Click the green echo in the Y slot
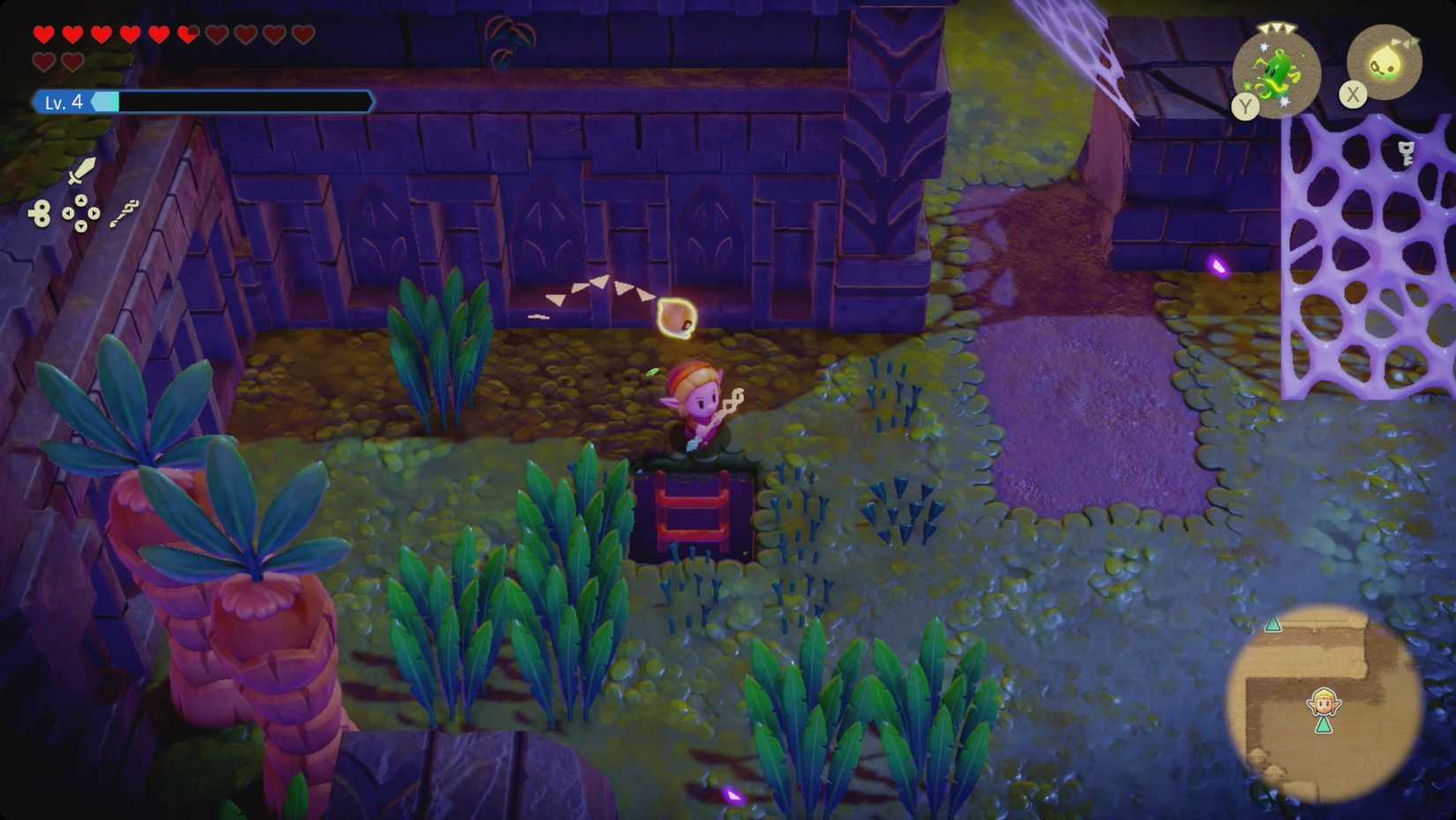Screen dimensions: 1456x820 (1276, 72)
